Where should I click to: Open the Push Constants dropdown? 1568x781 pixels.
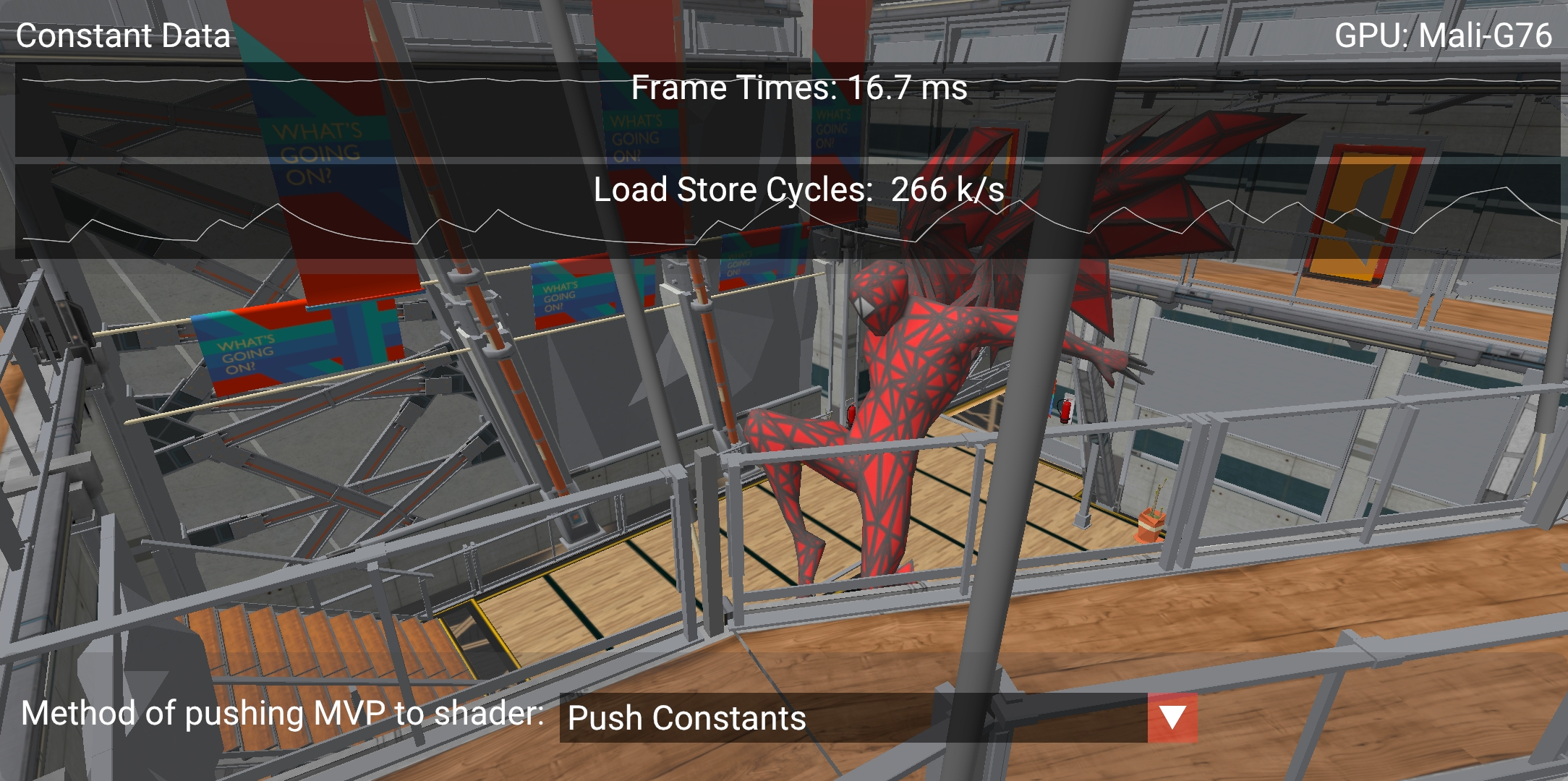[852, 718]
